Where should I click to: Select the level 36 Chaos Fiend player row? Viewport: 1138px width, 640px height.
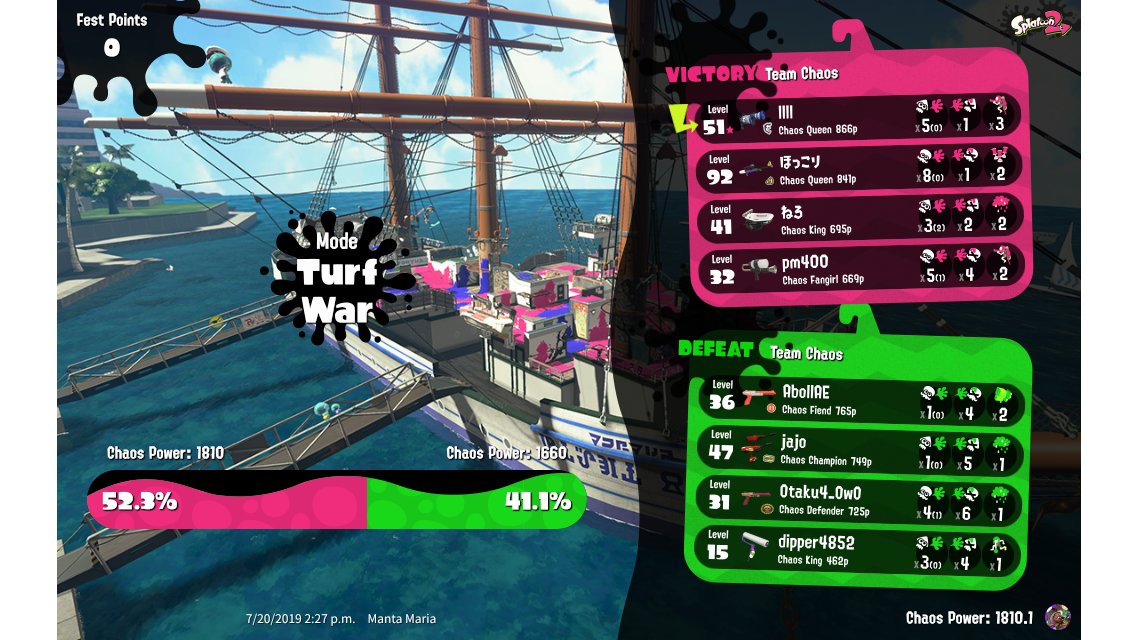[x=858, y=400]
